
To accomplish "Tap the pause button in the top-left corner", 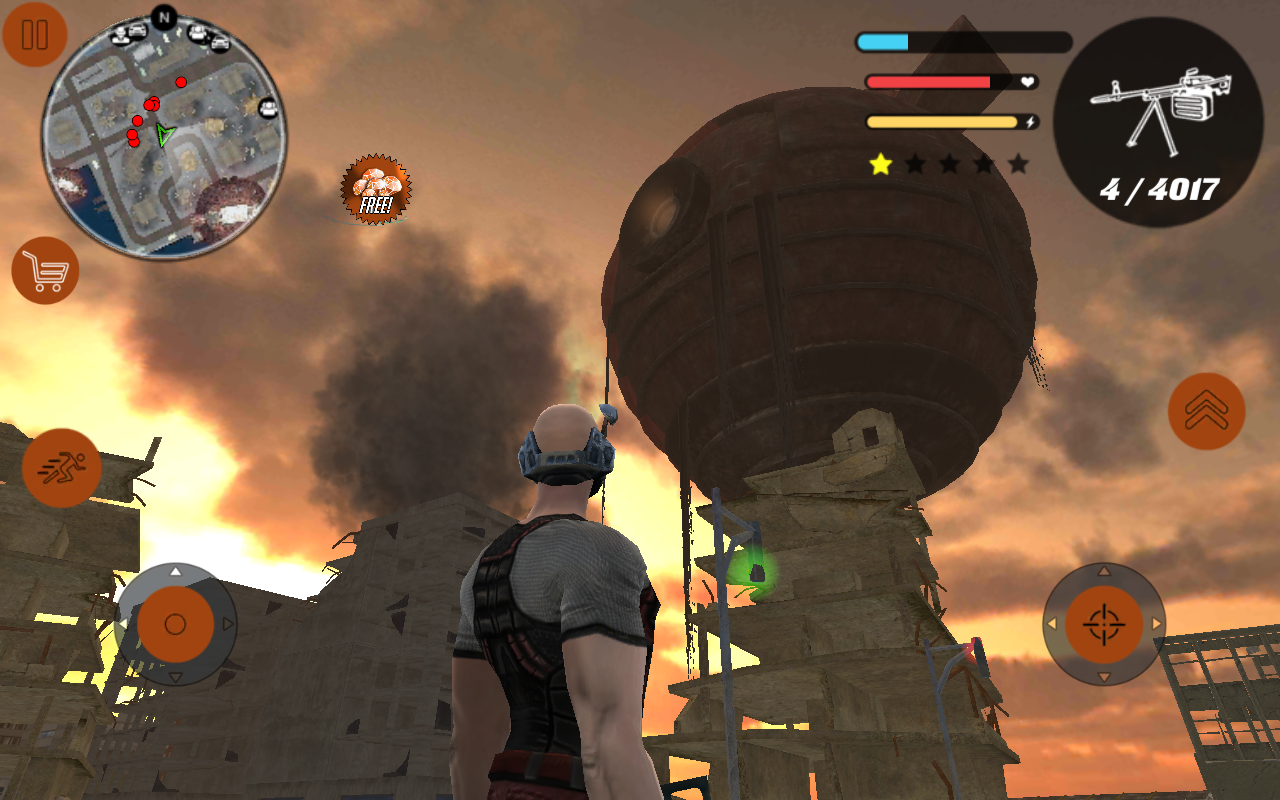I will (x=35, y=36).
